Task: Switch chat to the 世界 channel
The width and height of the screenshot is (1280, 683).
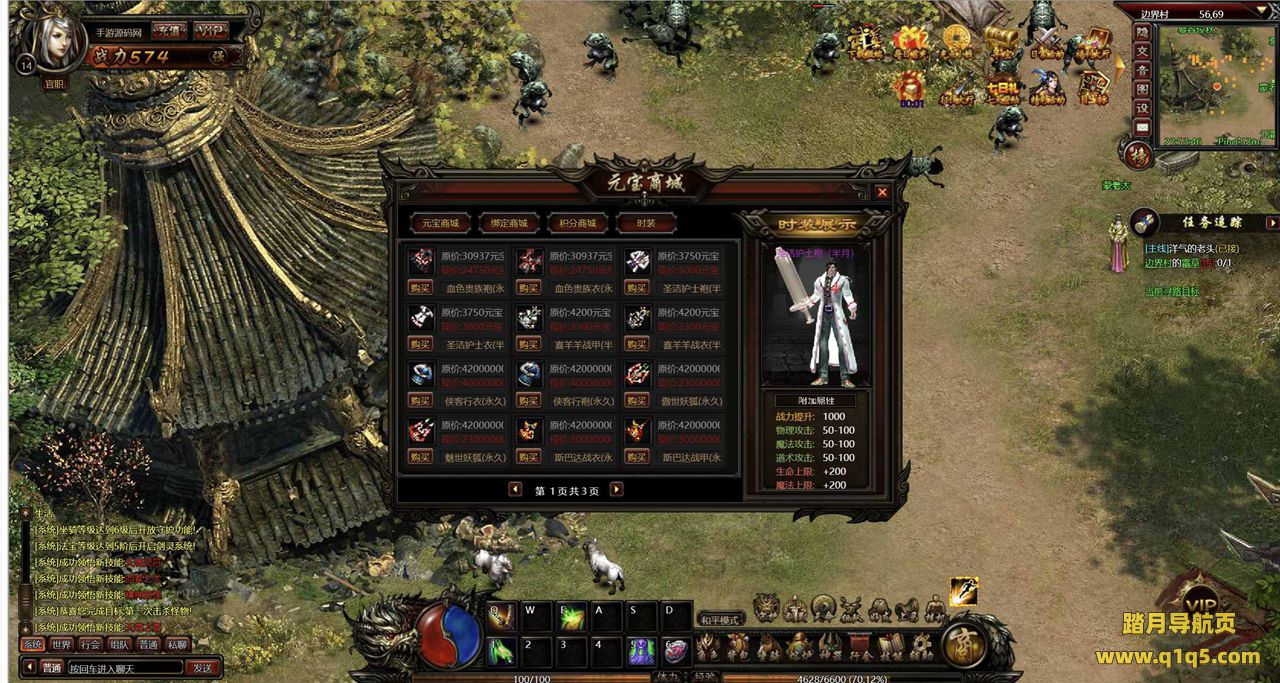Action: tap(62, 645)
